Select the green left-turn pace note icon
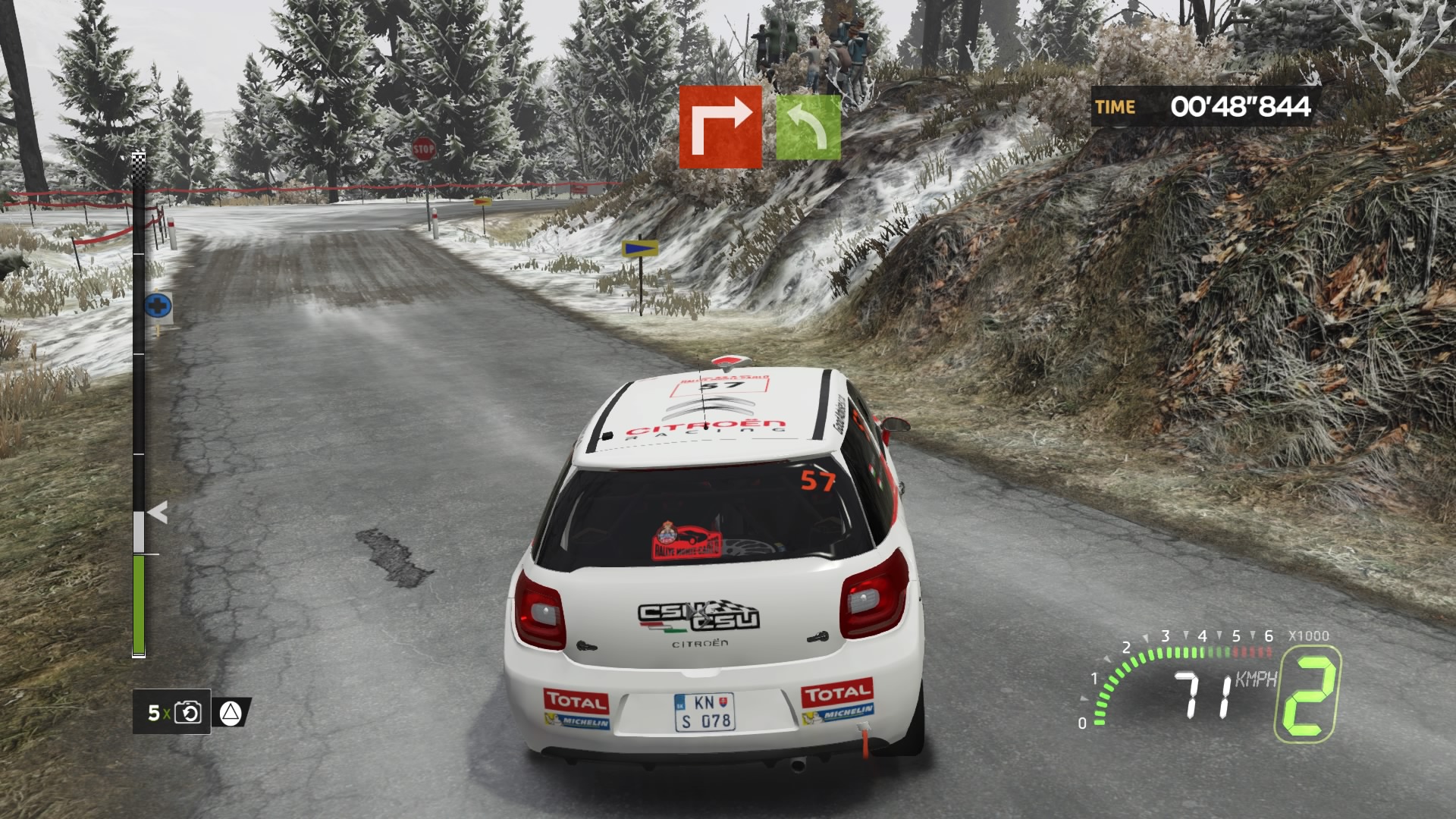 (x=808, y=127)
